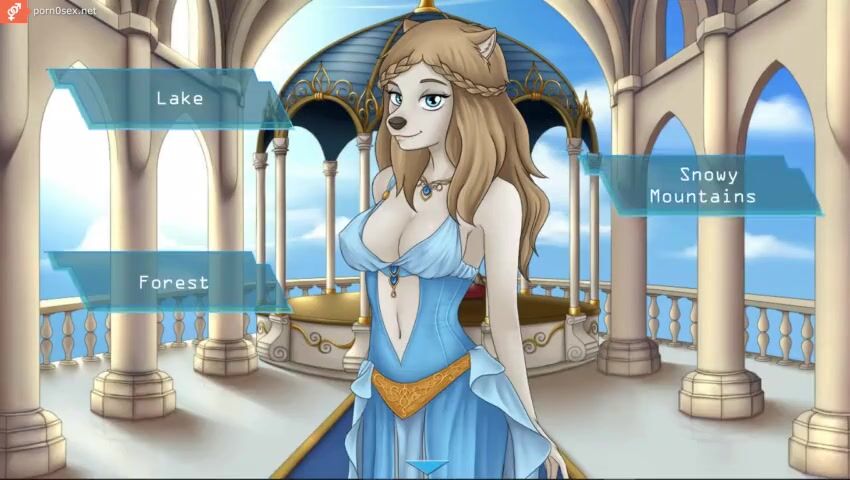Open the site logo in the corner
This screenshot has height=480, width=850.
[14, 12]
